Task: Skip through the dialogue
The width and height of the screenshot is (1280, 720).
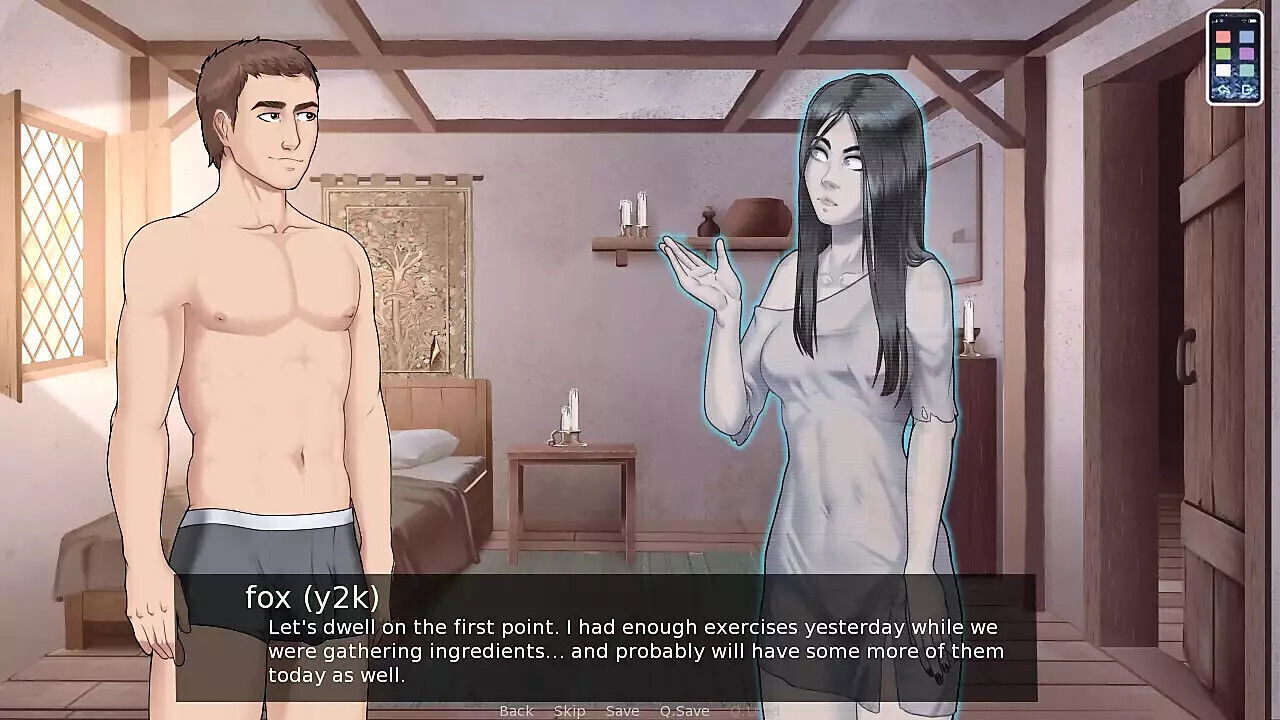Action: tap(569, 711)
